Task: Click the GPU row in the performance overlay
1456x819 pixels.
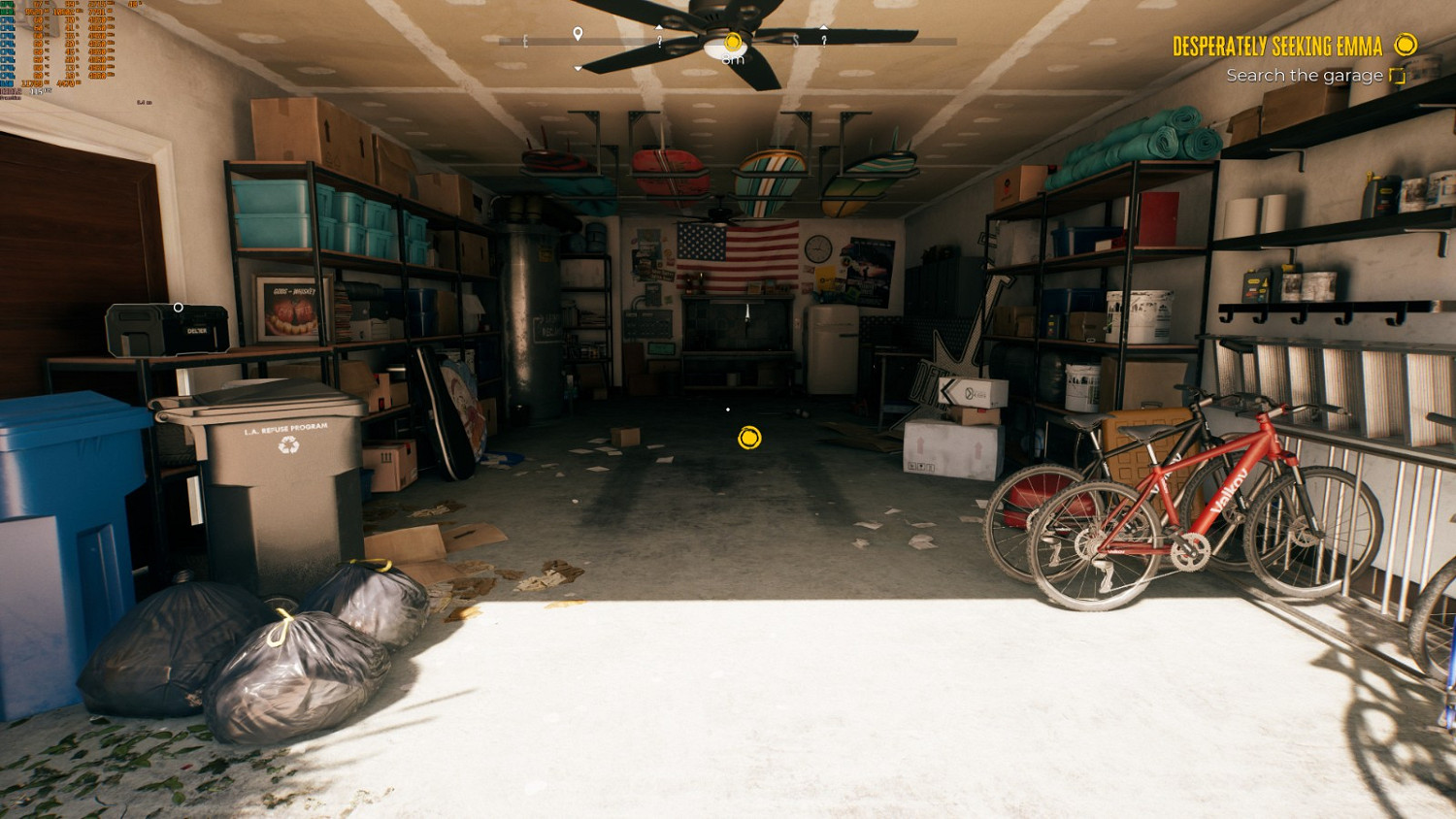Action: pyautogui.click(x=8, y=5)
